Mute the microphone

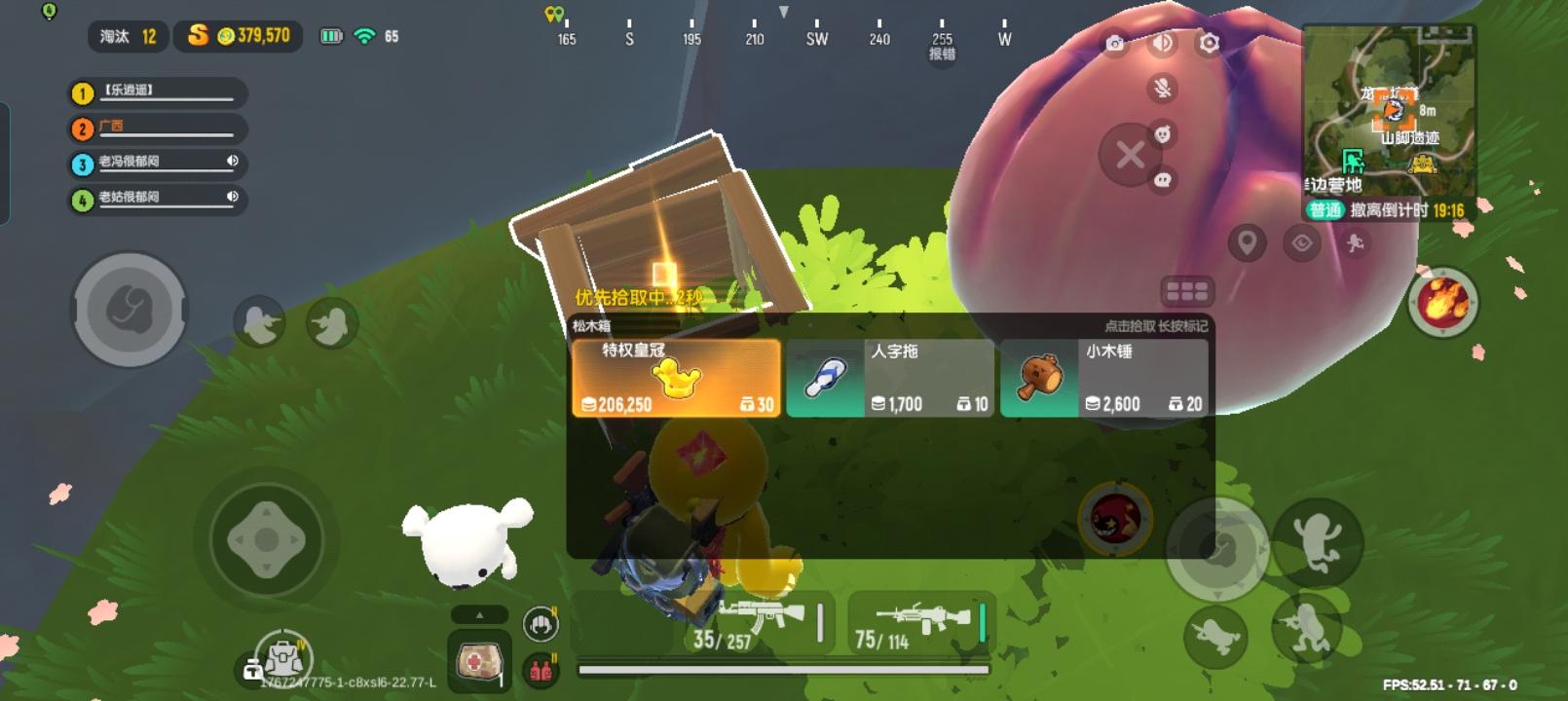pos(1163,88)
